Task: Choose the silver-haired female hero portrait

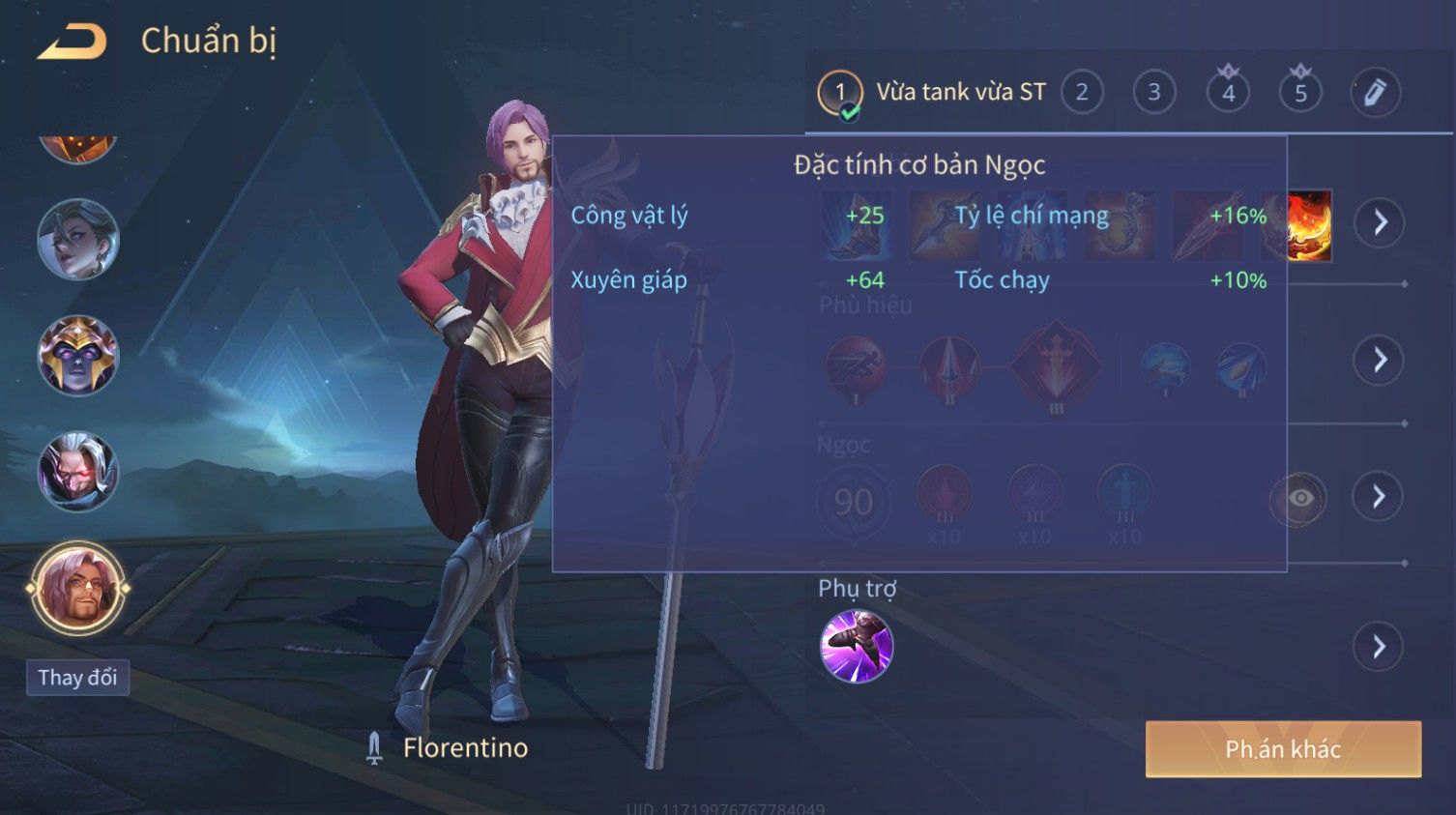Action: [78, 239]
